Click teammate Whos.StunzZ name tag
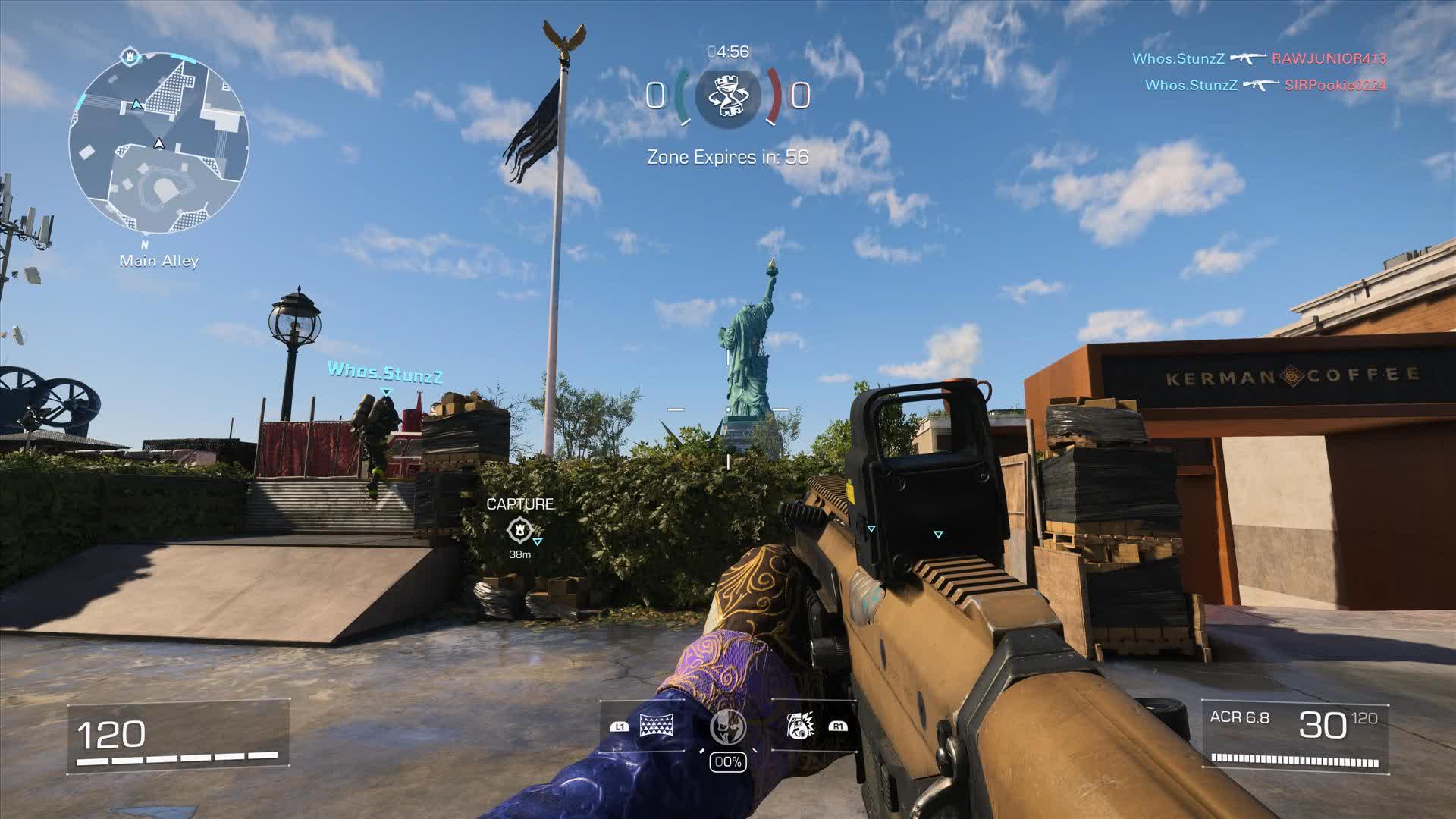1456x819 pixels. click(384, 372)
